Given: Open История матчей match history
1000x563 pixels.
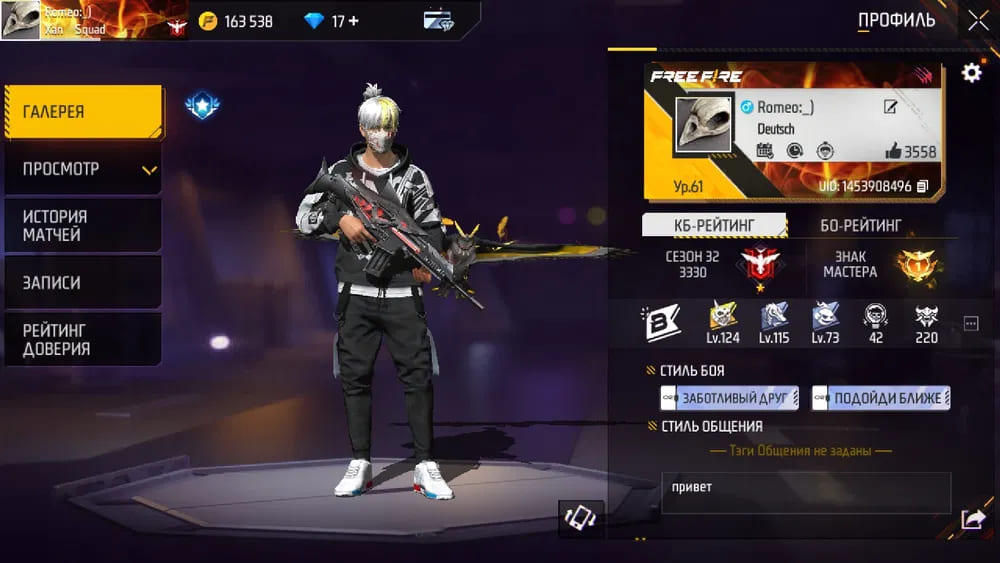Looking at the screenshot, I should click(83, 226).
